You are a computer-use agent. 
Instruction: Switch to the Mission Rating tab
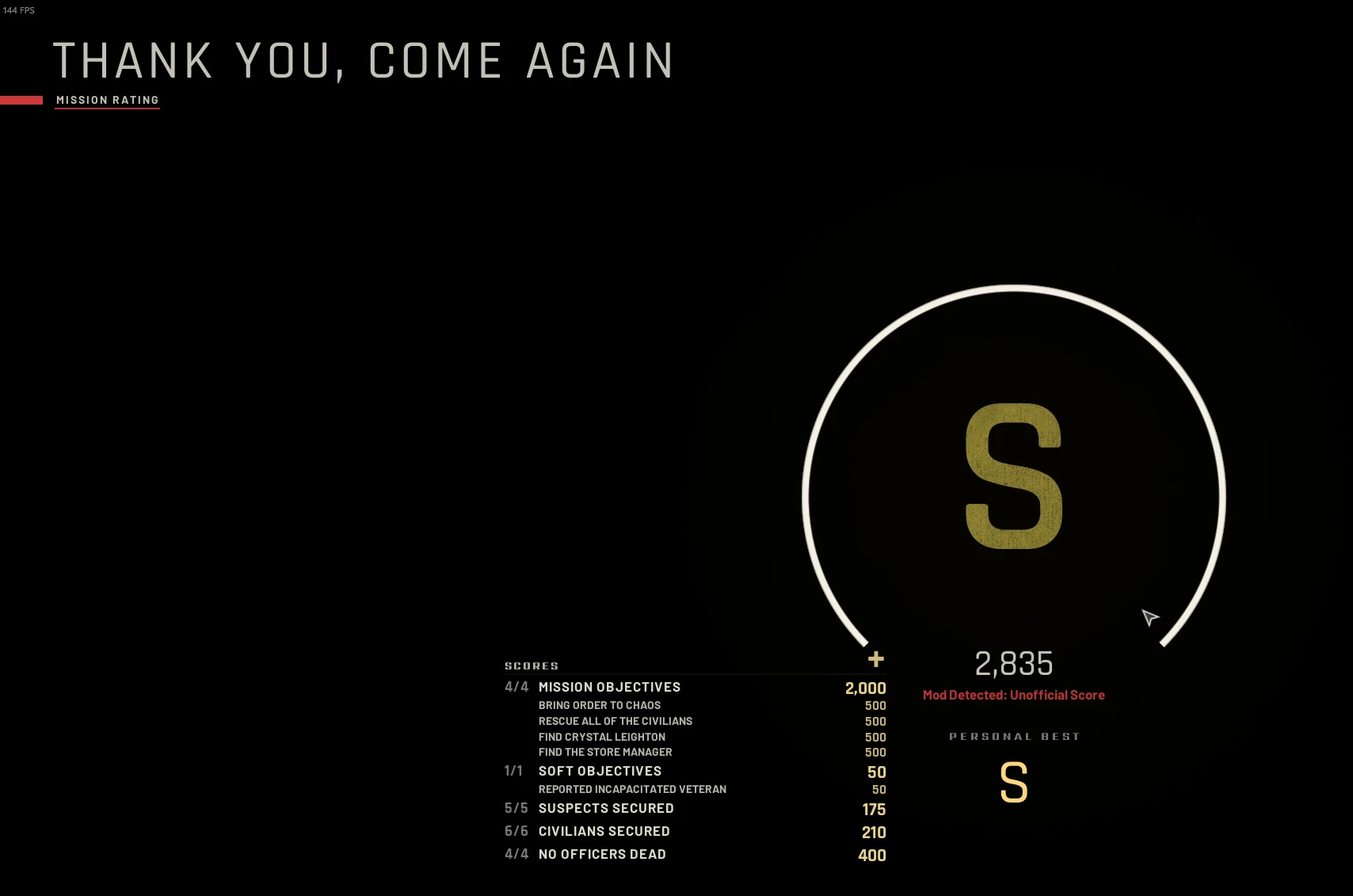tap(107, 100)
